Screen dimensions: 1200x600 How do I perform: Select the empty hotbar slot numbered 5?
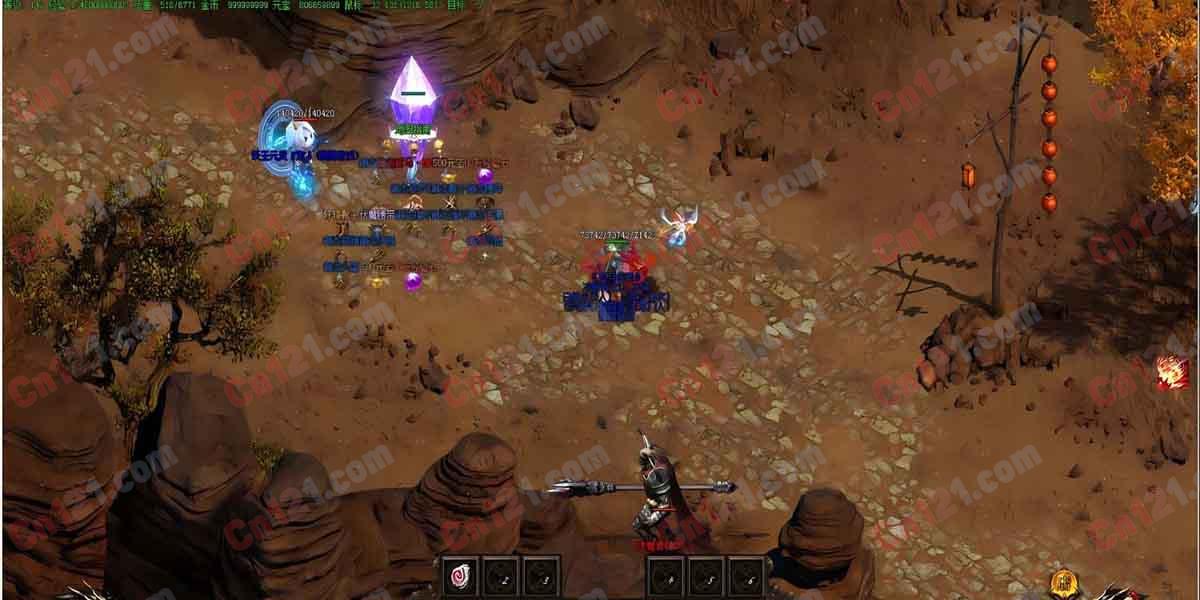[x=705, y=577]
